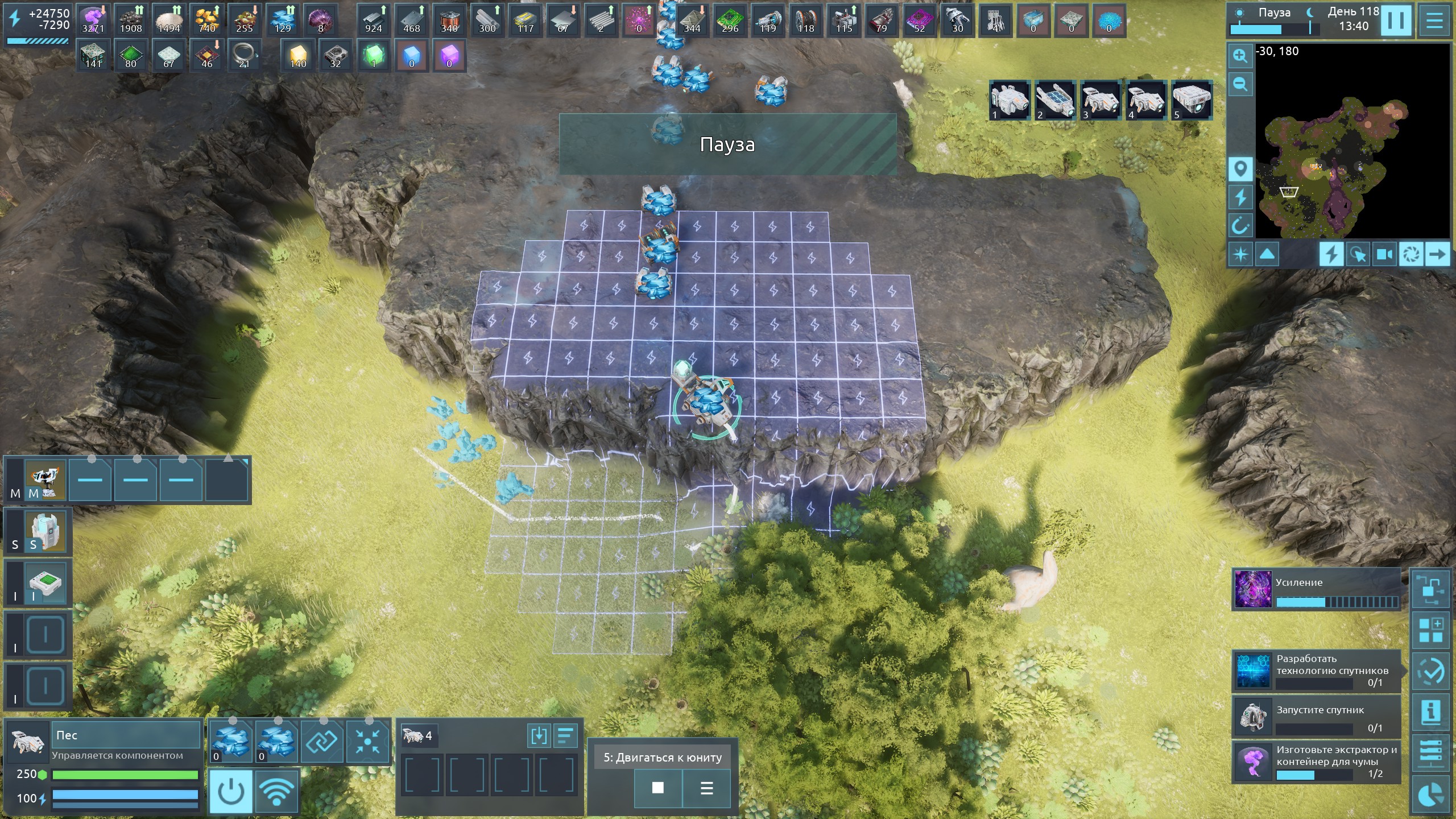Click the pause button next to the clock
1456x819 pixels.
1396,20
